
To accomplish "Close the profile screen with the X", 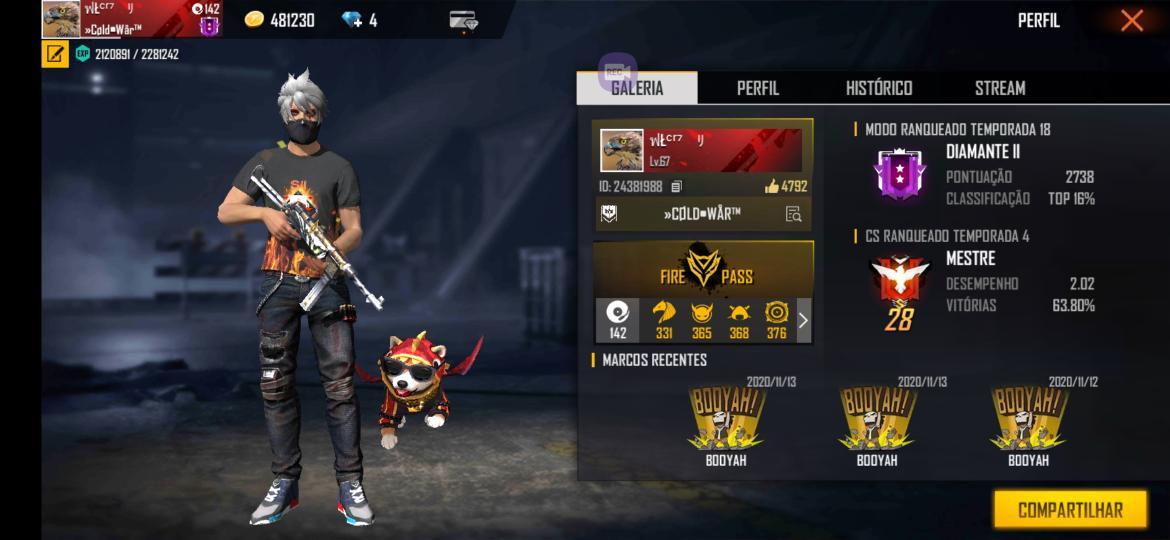I will point(1131,21).
